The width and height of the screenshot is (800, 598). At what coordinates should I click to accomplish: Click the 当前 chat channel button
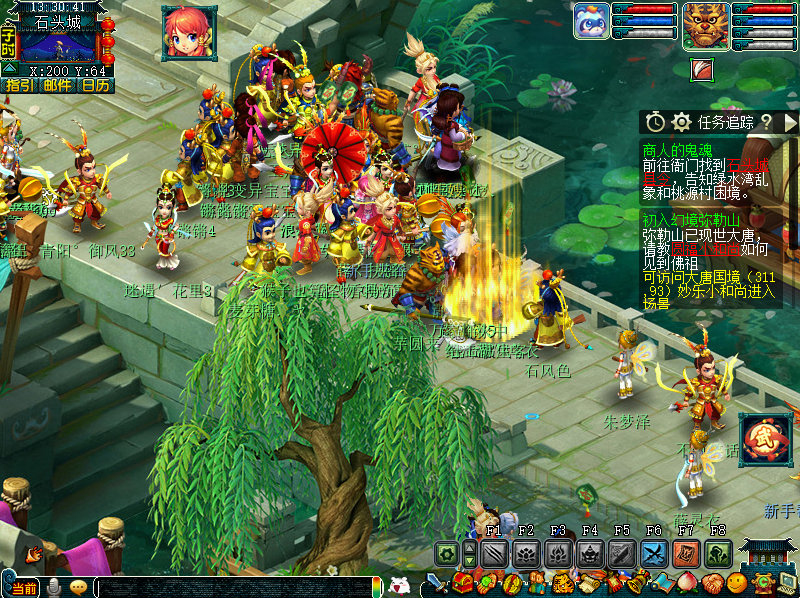(x=24, y=587)
